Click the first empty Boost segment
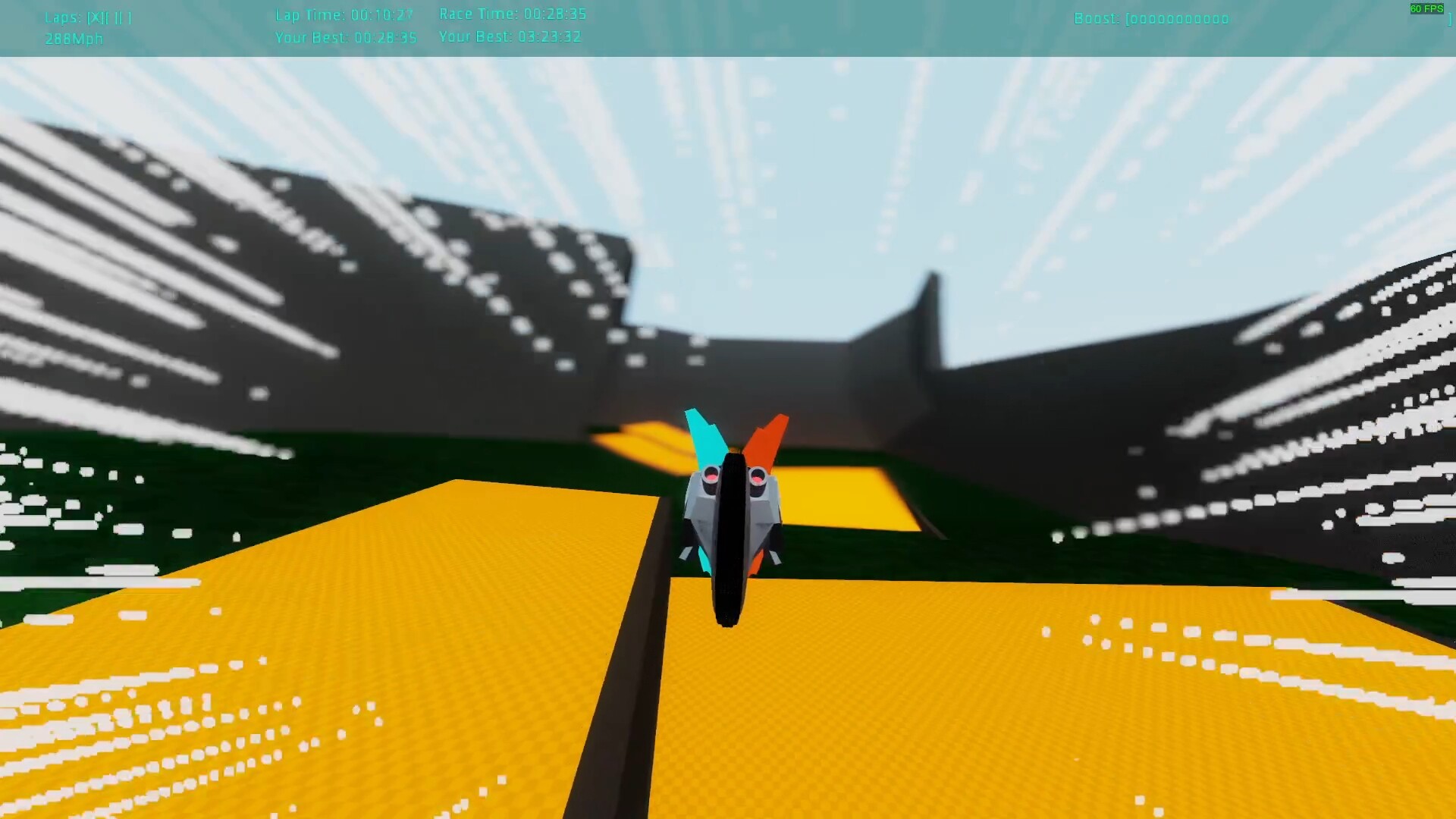 [x=1136, y=19]
